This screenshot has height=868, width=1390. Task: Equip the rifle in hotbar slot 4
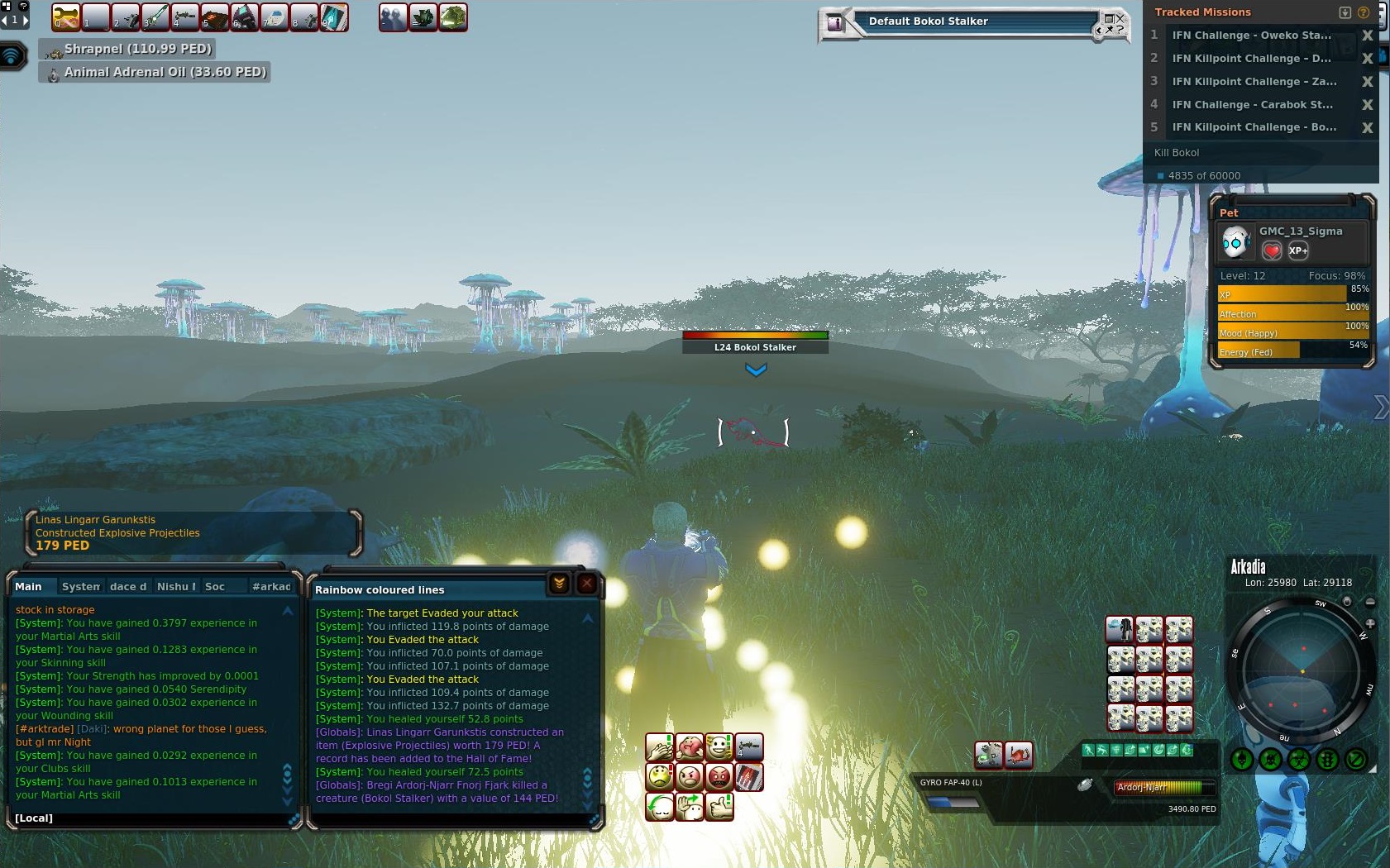(x=184, y=17)
